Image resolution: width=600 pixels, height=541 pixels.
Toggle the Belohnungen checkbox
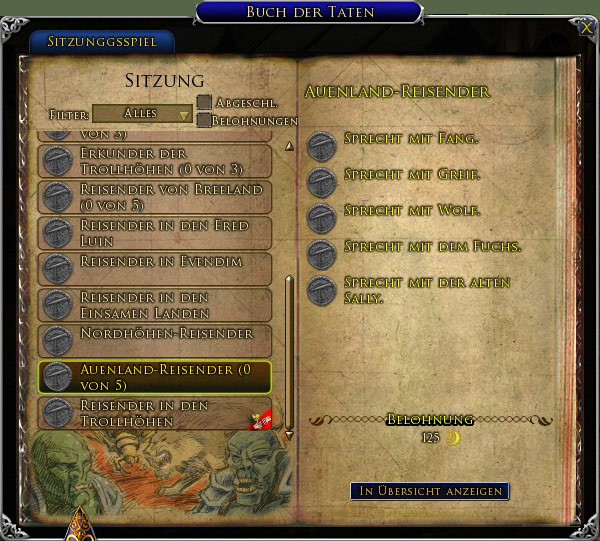click(x=204, y=120)
